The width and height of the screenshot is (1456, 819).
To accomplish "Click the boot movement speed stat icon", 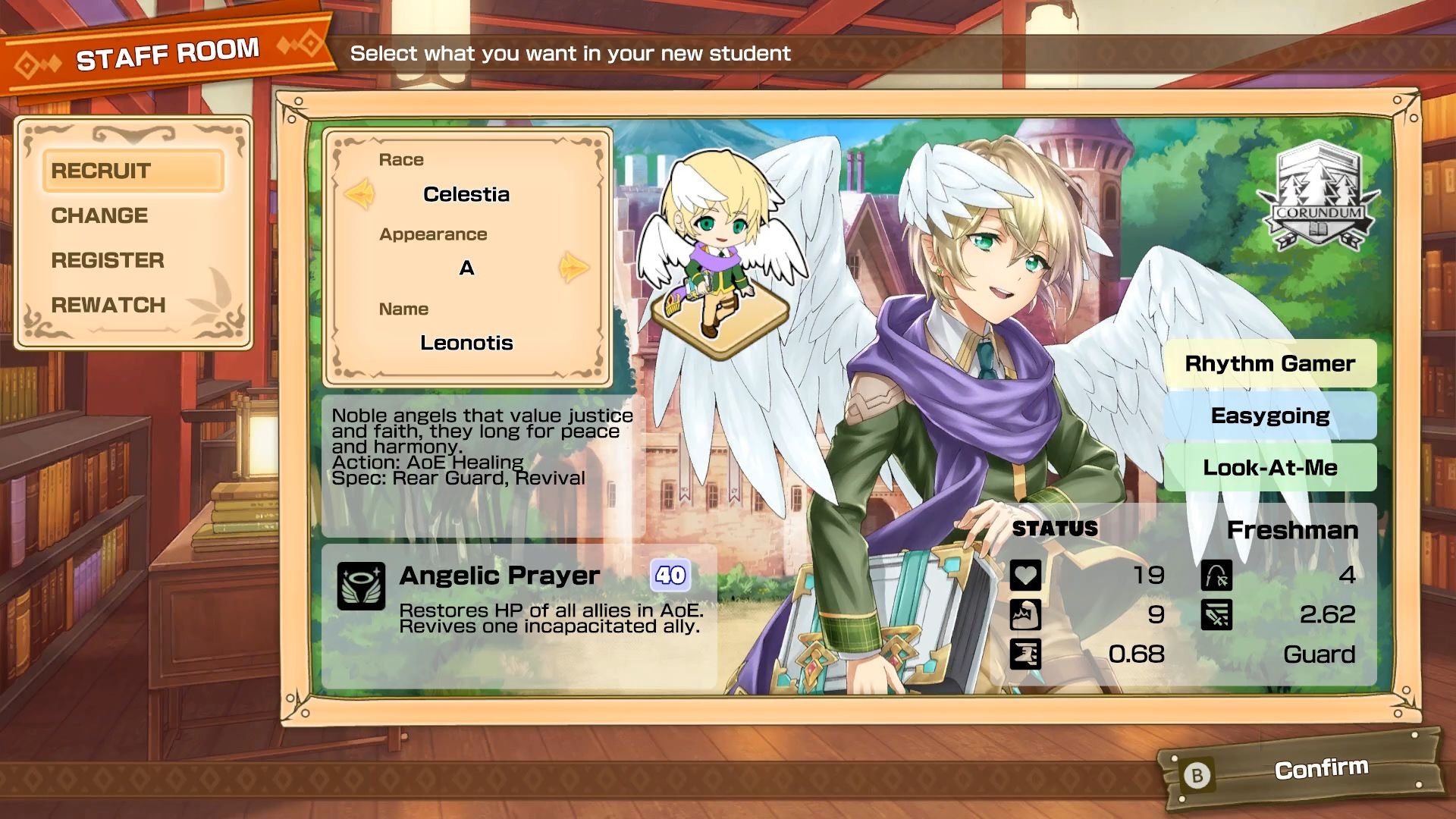I will tap(1026, 655).
